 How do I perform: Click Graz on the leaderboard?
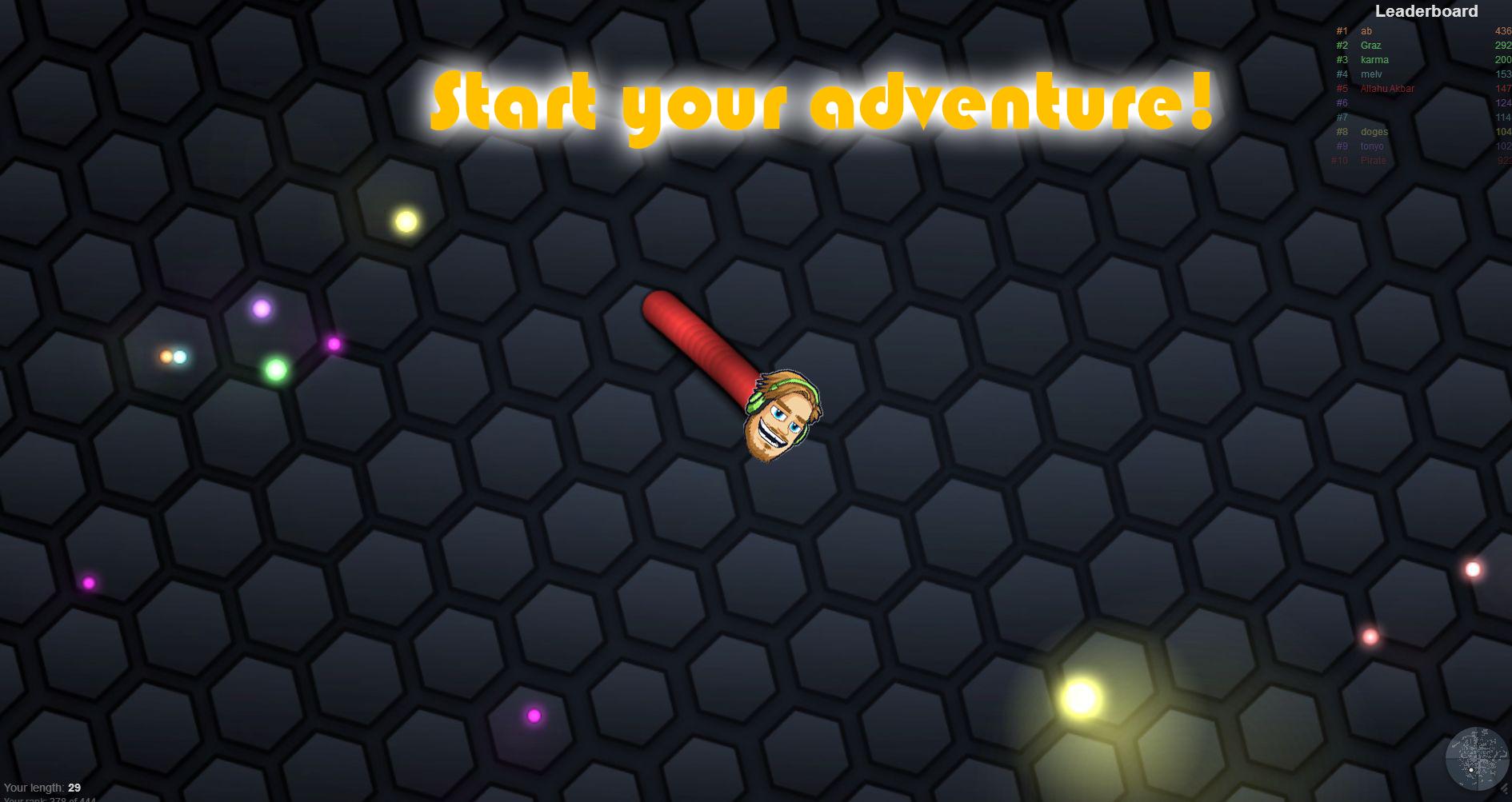coord(1370,45)
